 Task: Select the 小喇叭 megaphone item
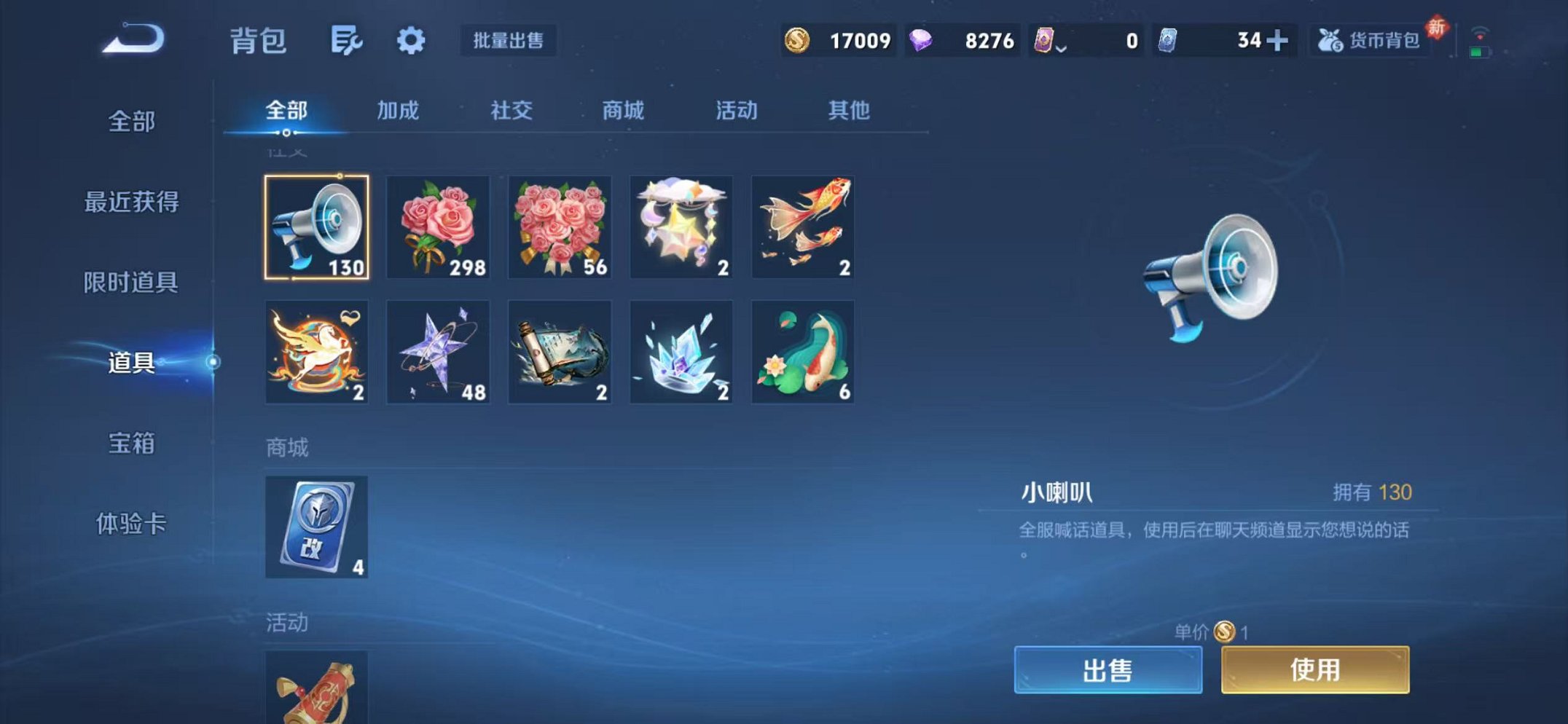click(316, 228)
